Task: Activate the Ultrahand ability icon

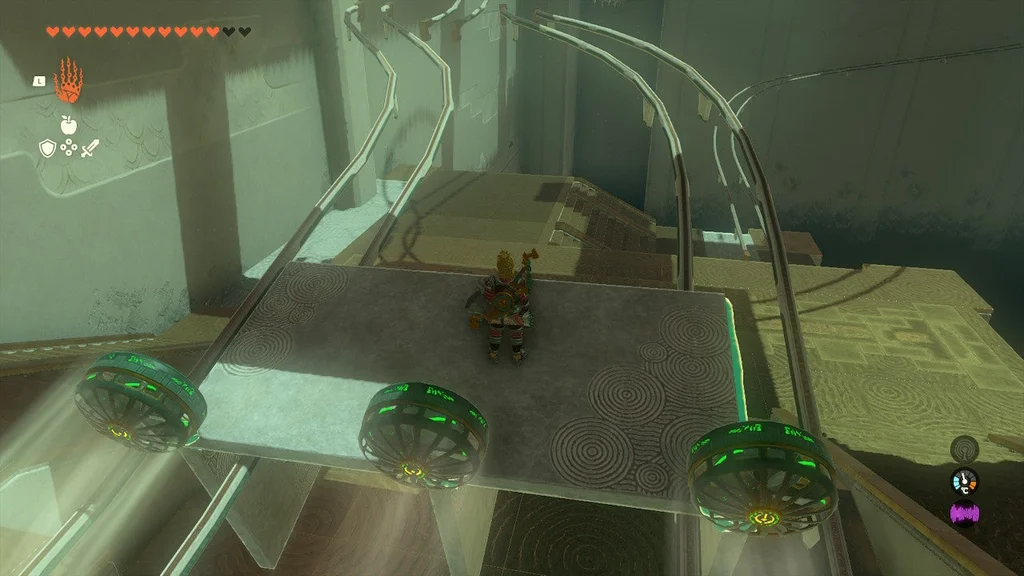Action: point(68,81)
